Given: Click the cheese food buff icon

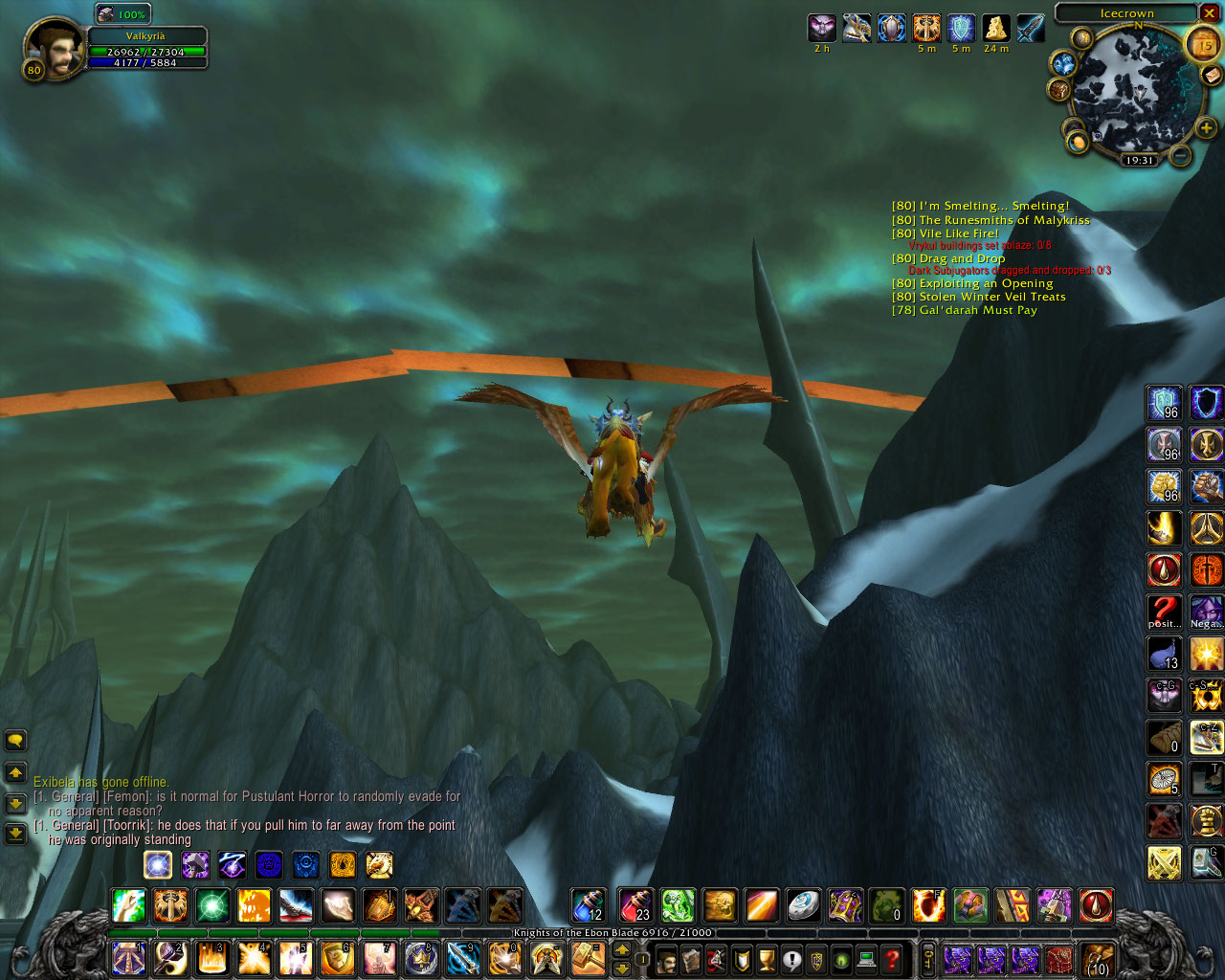Looking at the screenshot, I should click(996, 29).
